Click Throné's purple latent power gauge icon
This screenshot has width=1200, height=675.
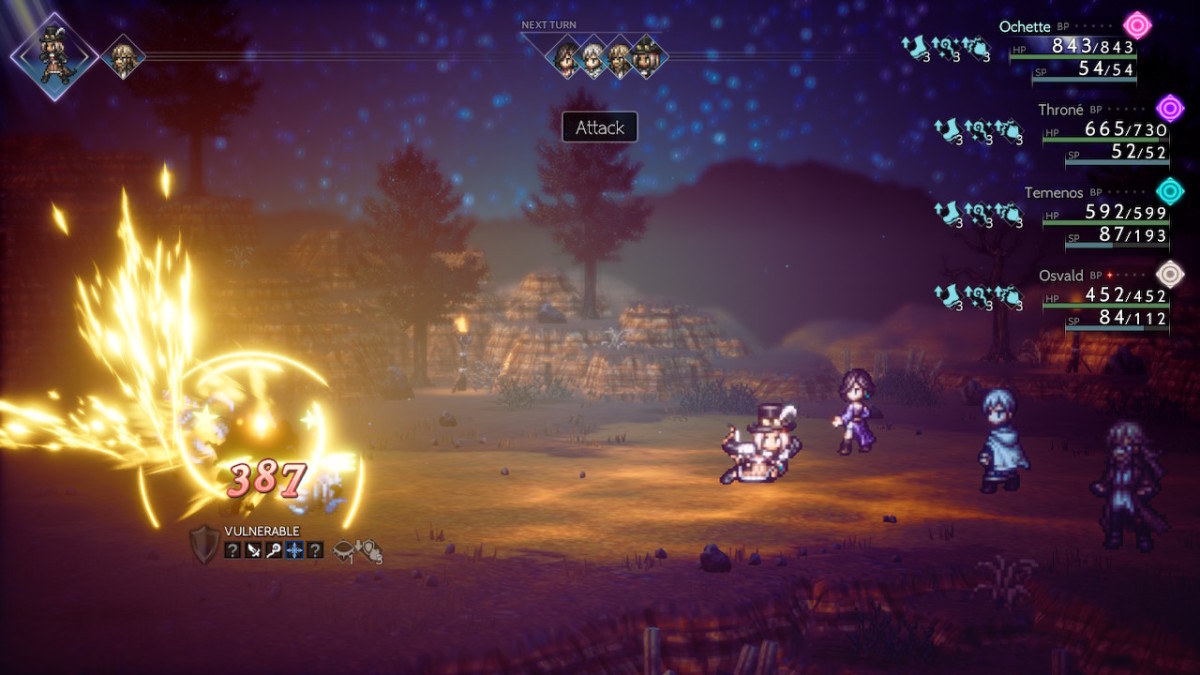[x=1170, y=108]
